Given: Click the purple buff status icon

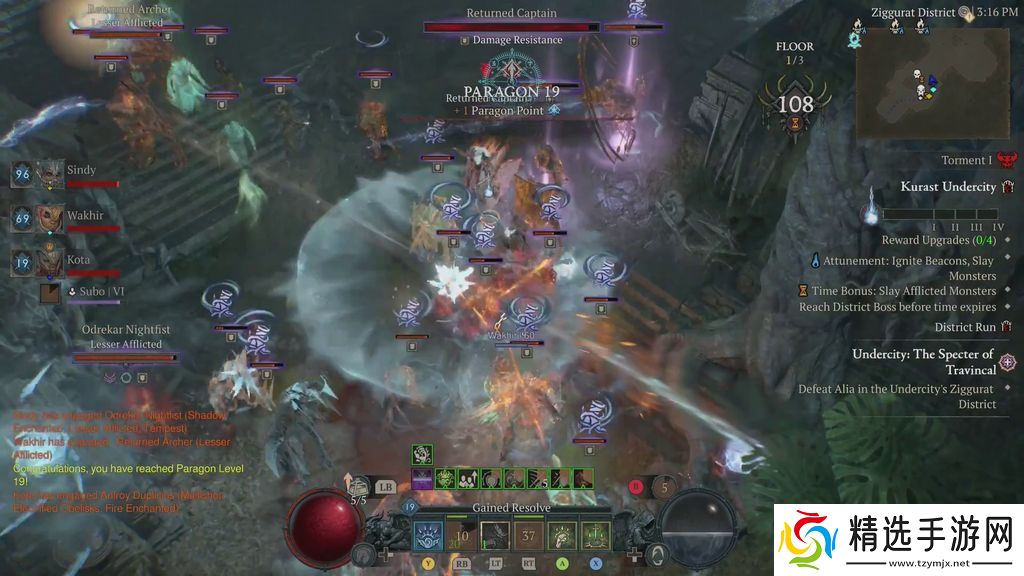Looking at the screenshot, I should (422, 479).
